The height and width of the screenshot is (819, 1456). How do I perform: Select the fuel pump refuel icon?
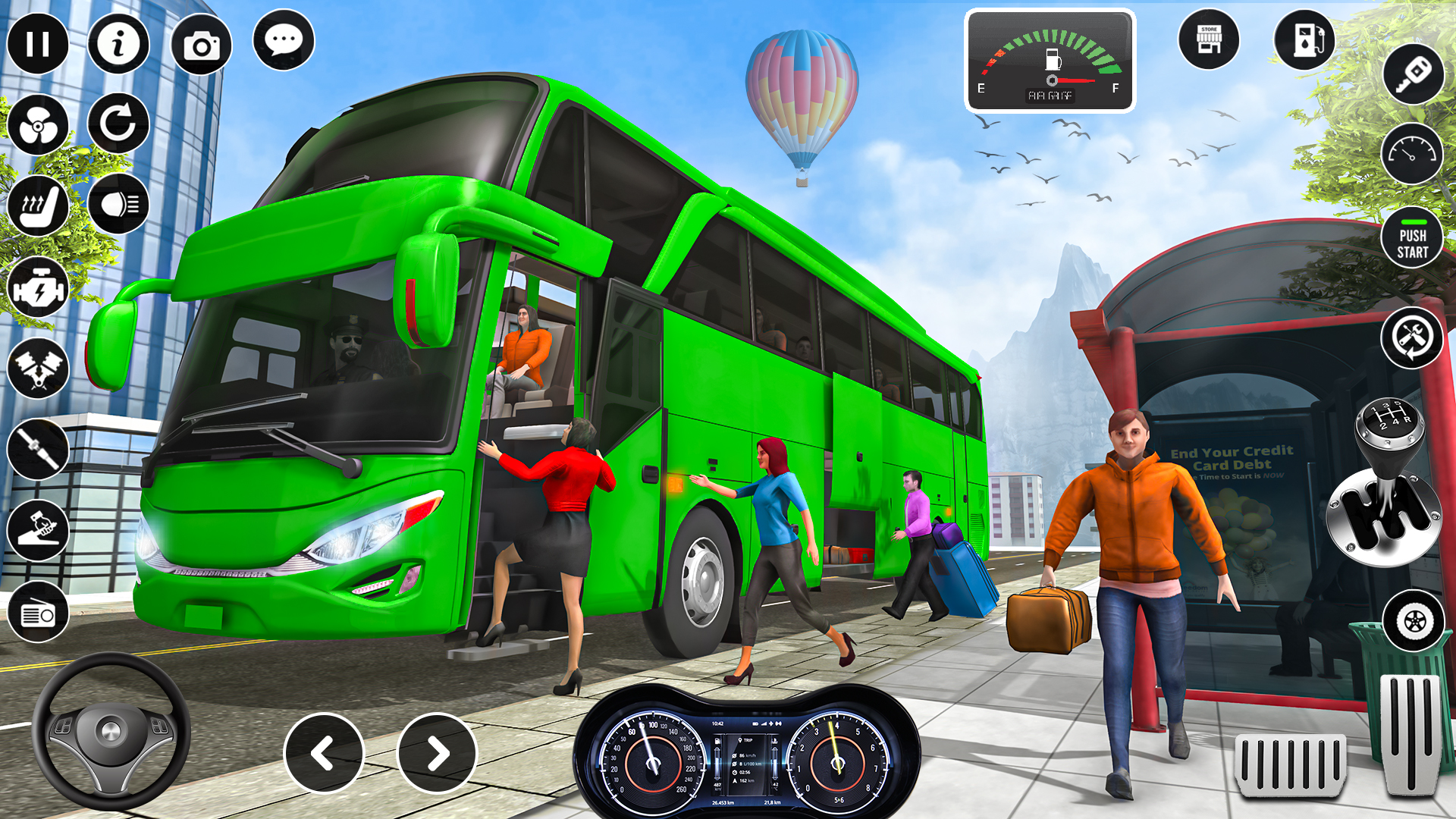[1304, 39]
